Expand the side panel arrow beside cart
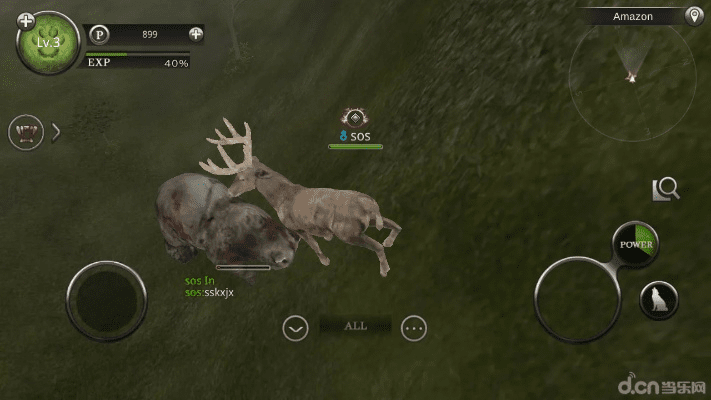This screenshot has width=711, height=400. [x=56, y=132]
